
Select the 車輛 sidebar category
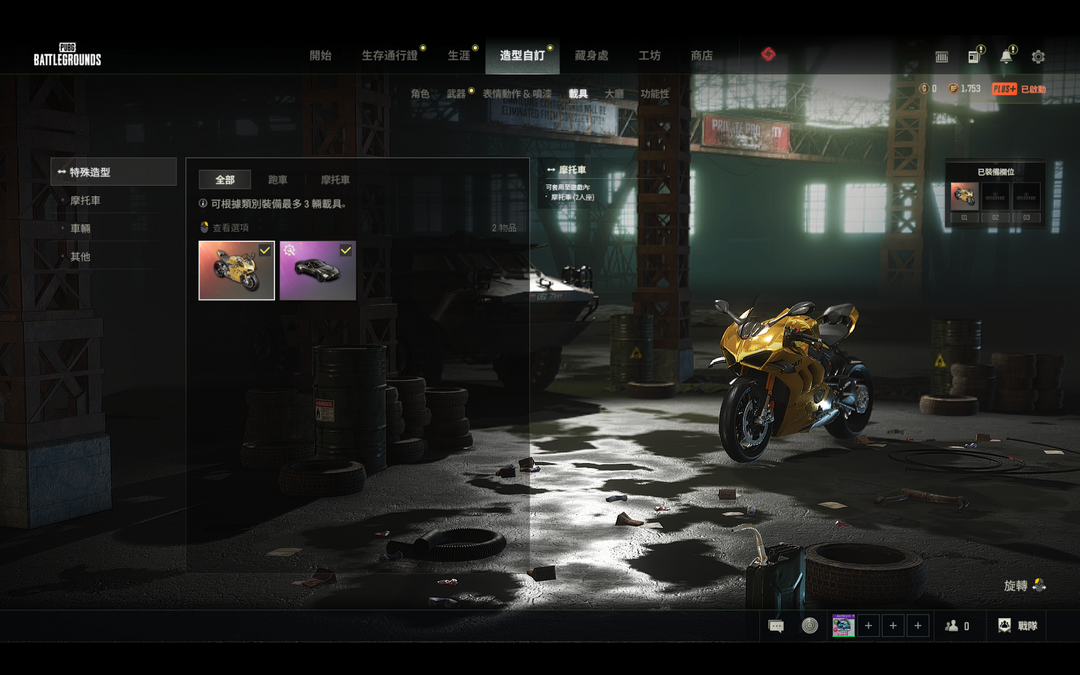click(80, 229)
